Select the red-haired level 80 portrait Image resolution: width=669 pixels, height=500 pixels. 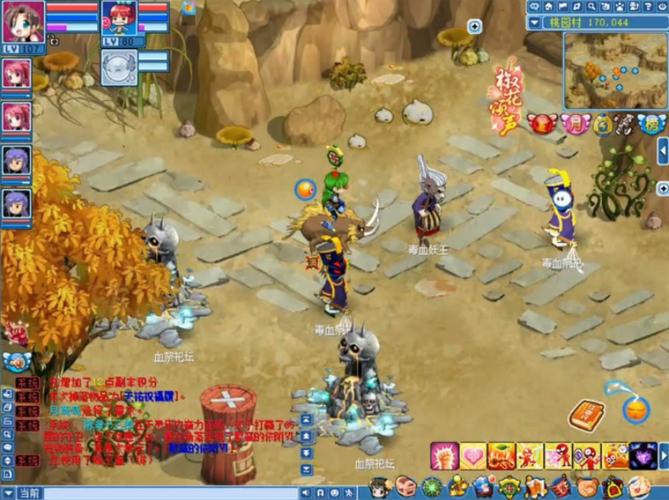coord(119,20)
